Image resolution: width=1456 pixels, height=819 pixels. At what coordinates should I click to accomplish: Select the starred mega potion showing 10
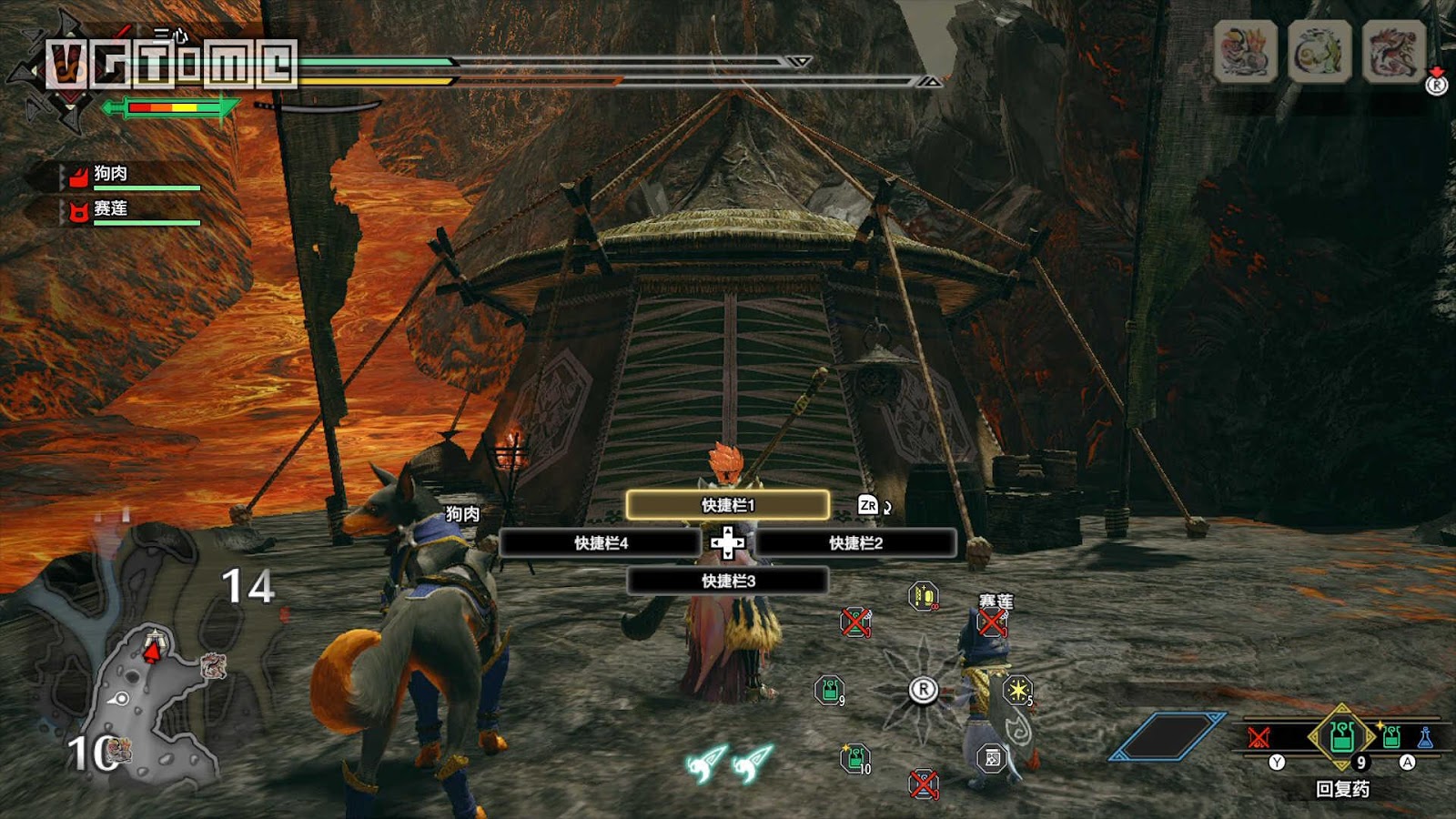coord(854,757)
